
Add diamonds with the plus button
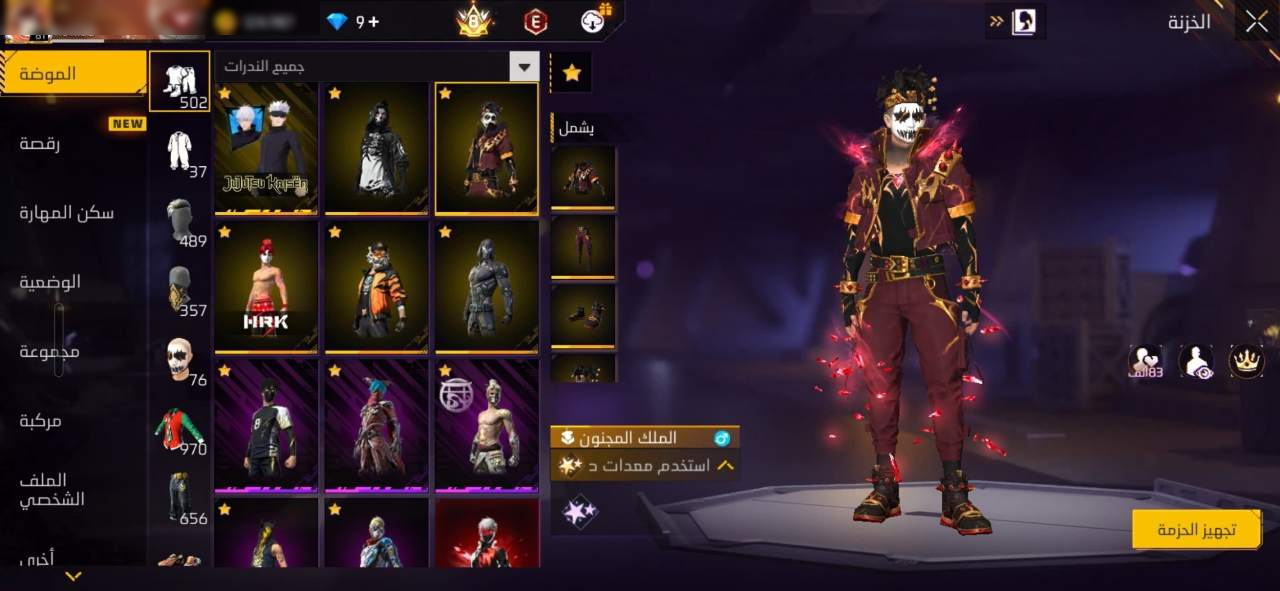[x=374, y=22]
